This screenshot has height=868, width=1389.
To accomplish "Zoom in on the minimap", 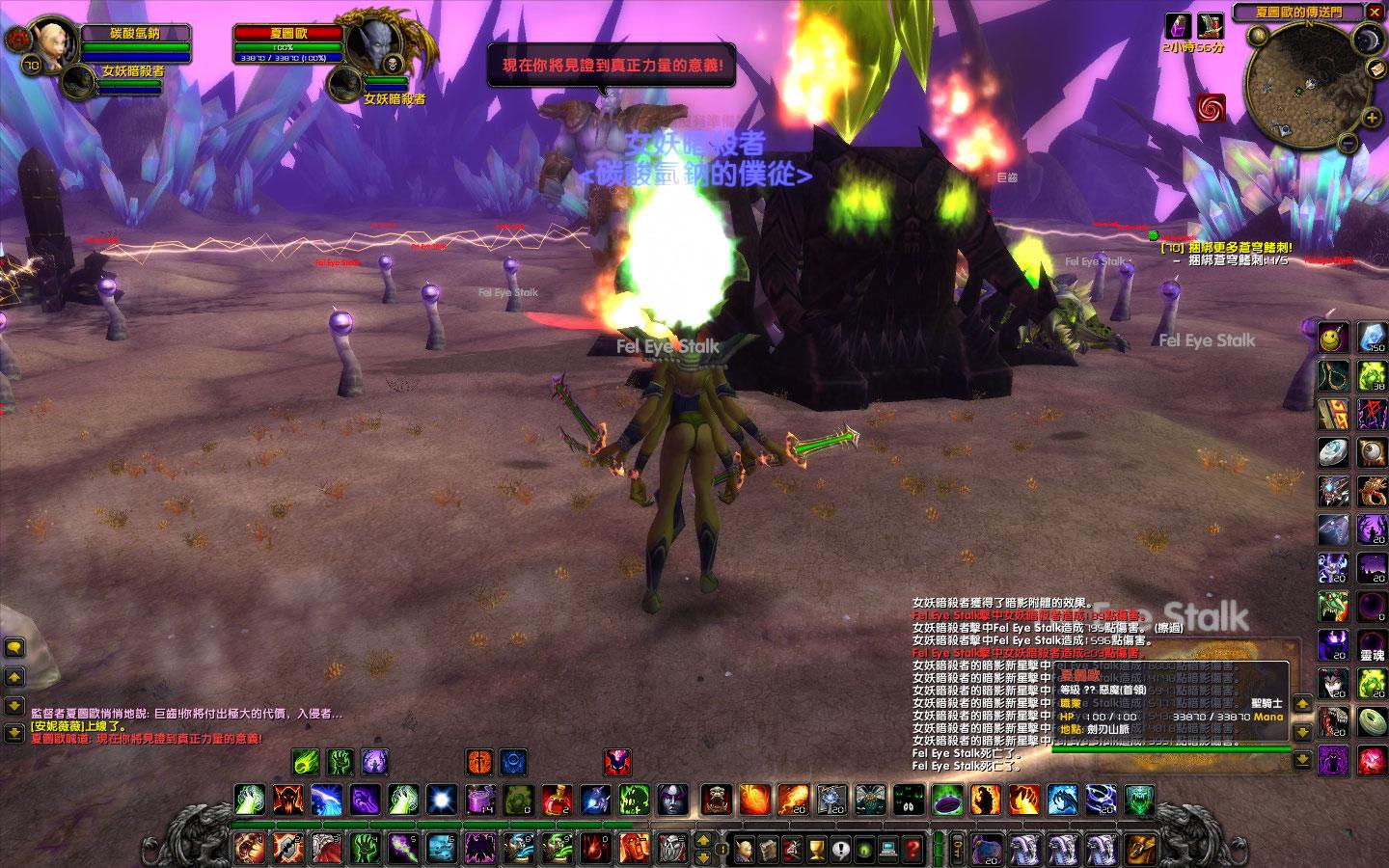I will pyautogui.click(x=1372, y=118).
